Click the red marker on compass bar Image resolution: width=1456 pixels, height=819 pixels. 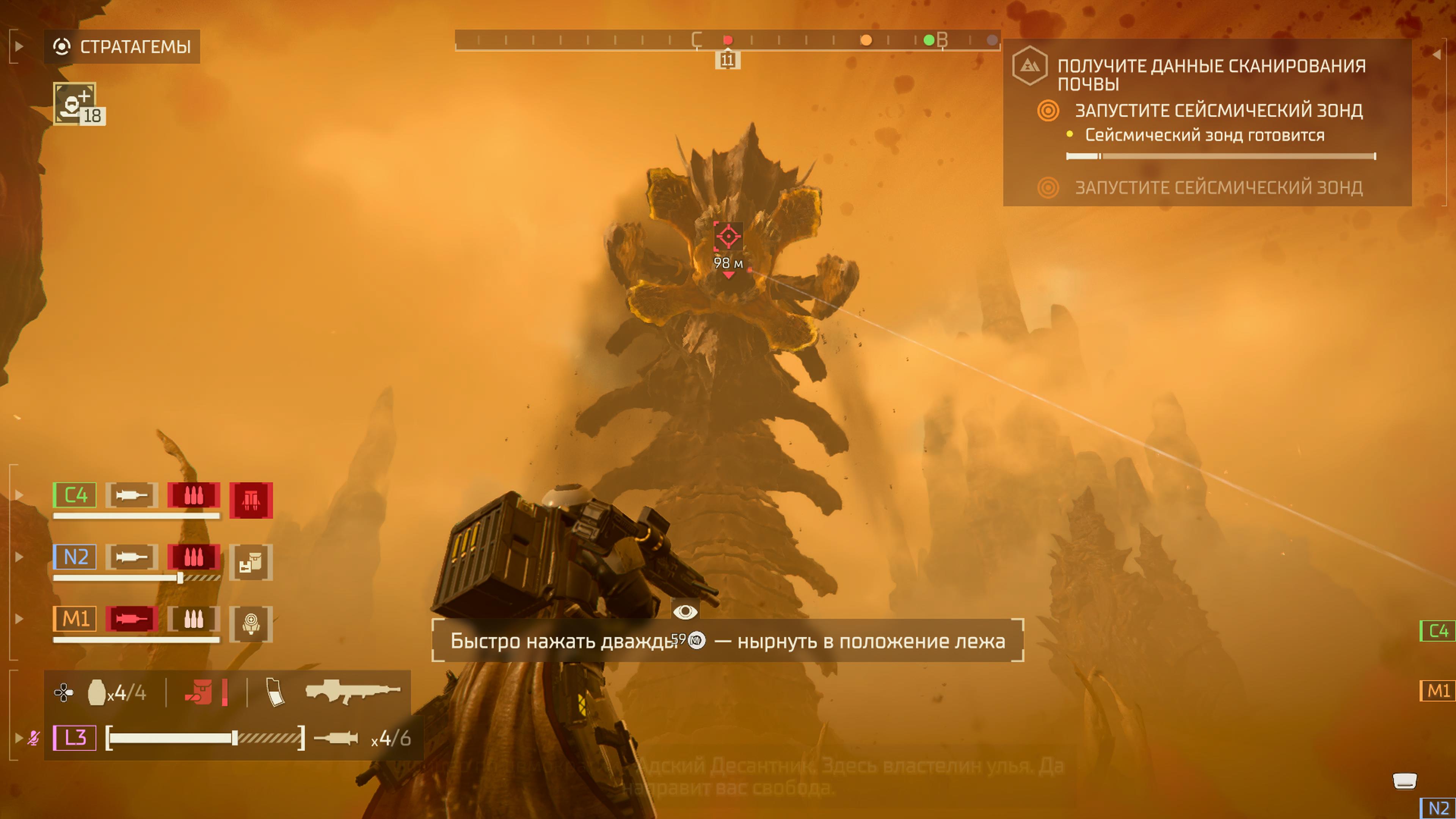tap(728, 40)
